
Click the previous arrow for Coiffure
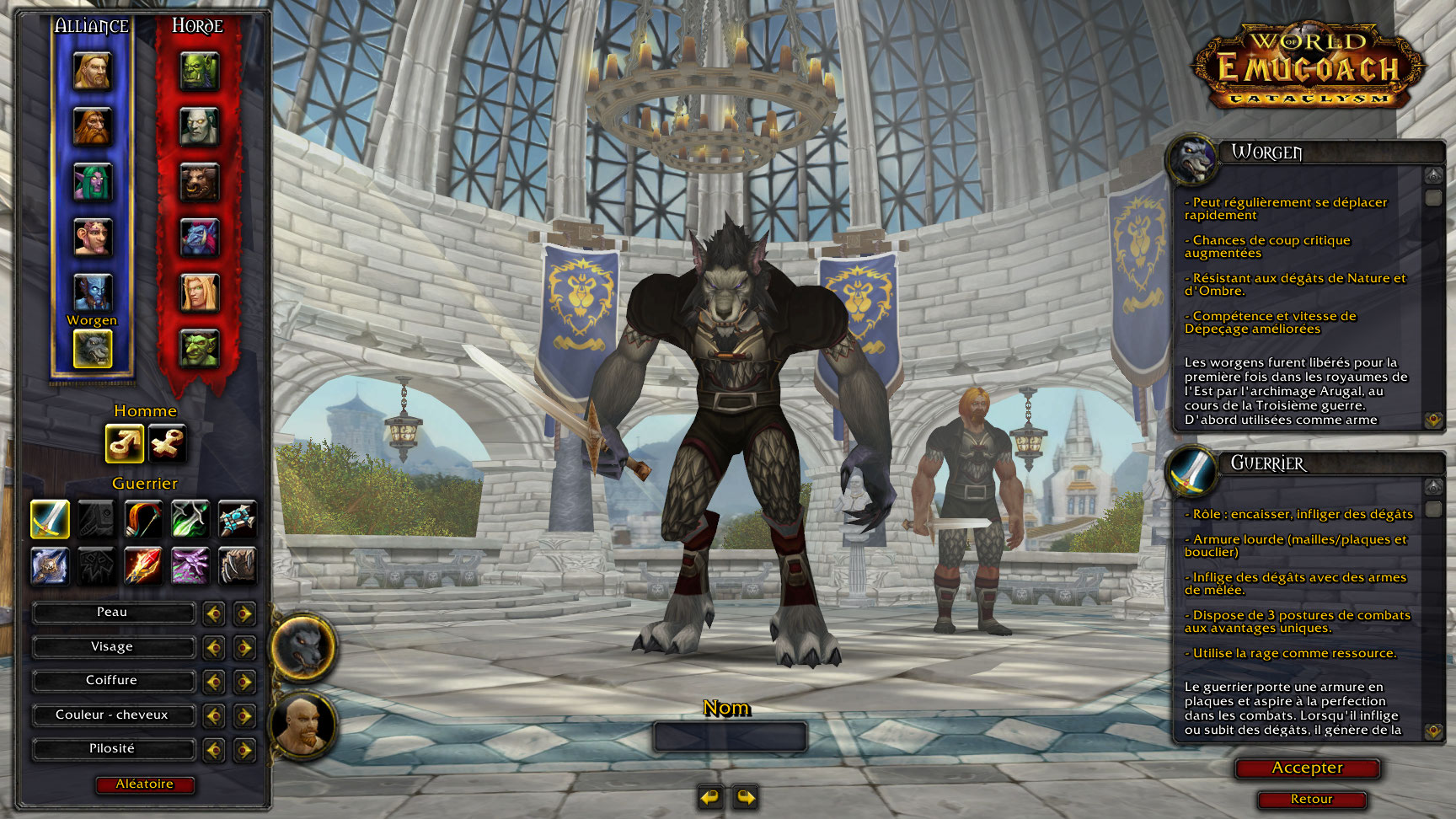pos(214,681)
